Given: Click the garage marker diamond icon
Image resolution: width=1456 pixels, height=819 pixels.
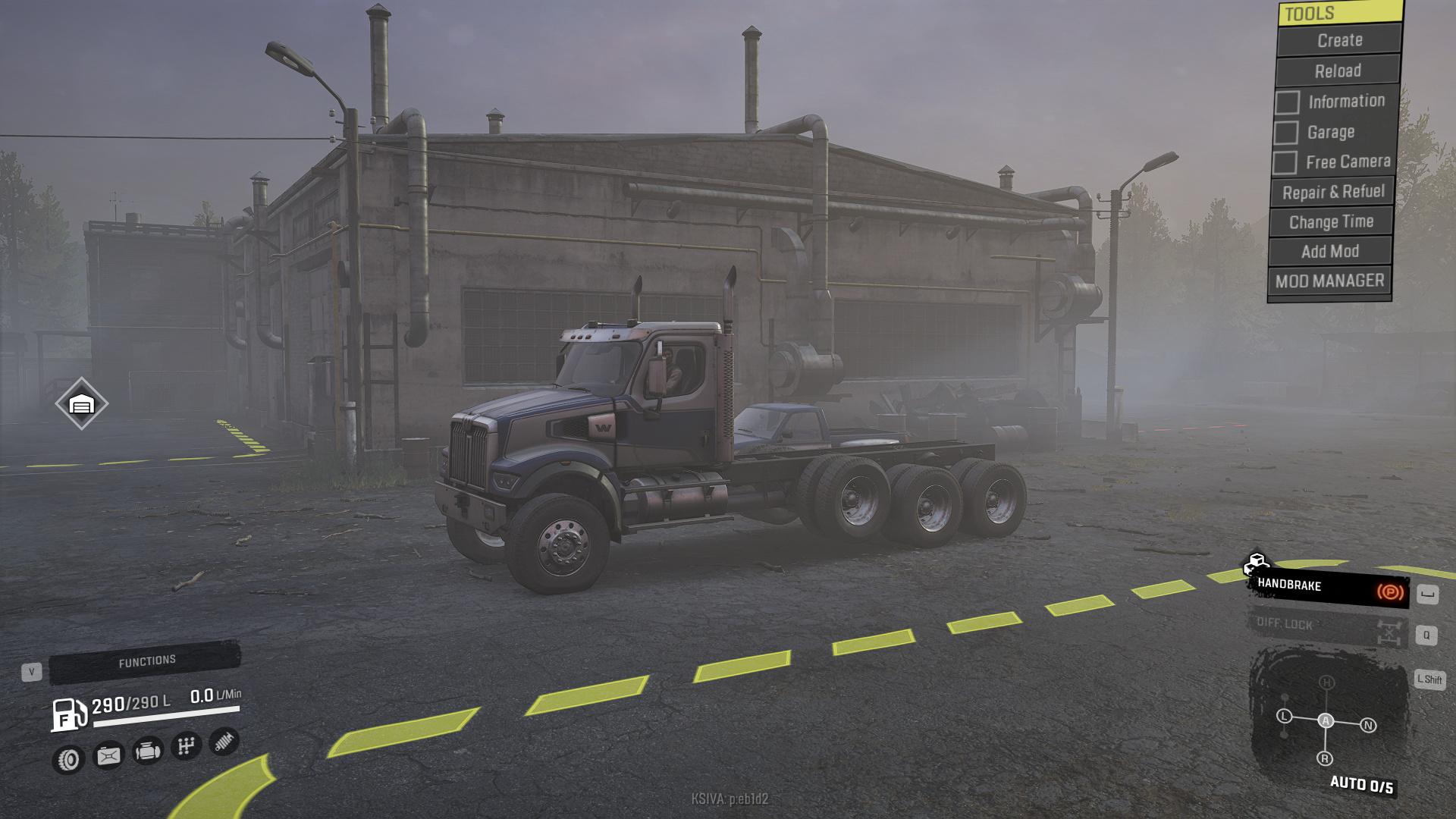Looking at the screenshot, I should click(x=81, y=404).
